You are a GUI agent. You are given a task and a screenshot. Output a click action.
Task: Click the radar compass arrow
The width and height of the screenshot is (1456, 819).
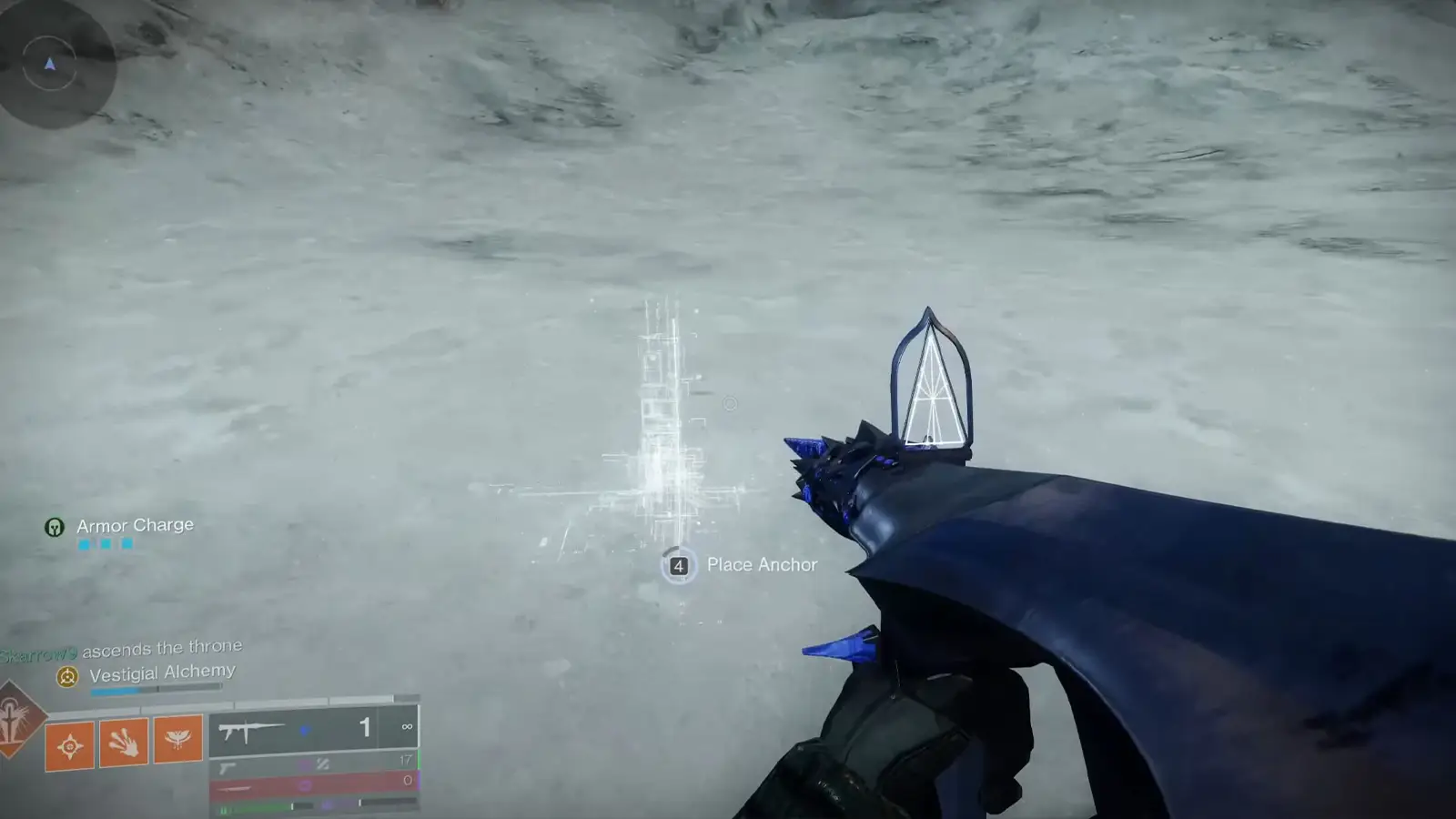point(49,64)
